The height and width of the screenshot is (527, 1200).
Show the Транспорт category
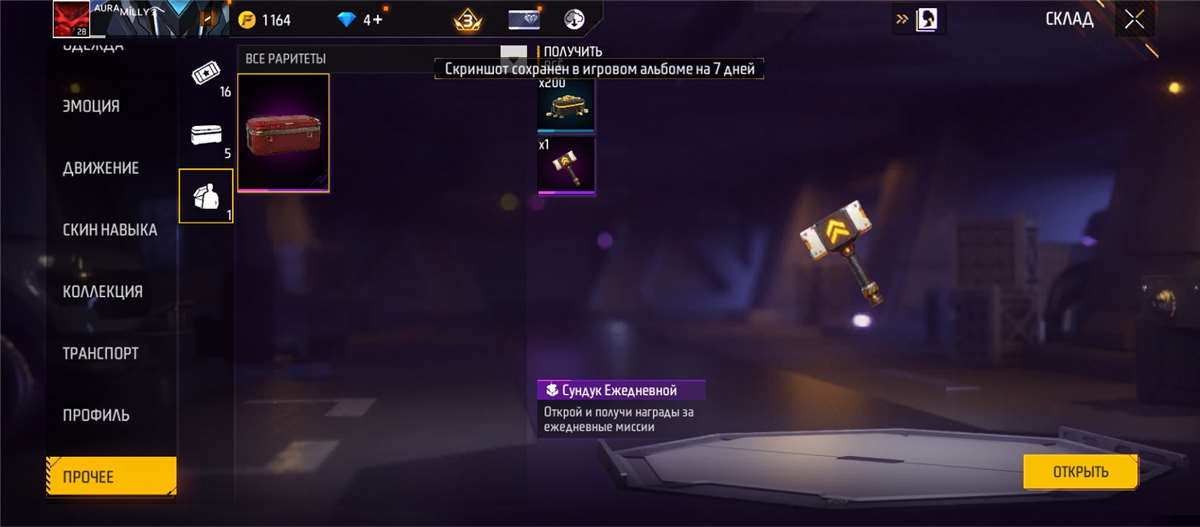click(101, 354)
